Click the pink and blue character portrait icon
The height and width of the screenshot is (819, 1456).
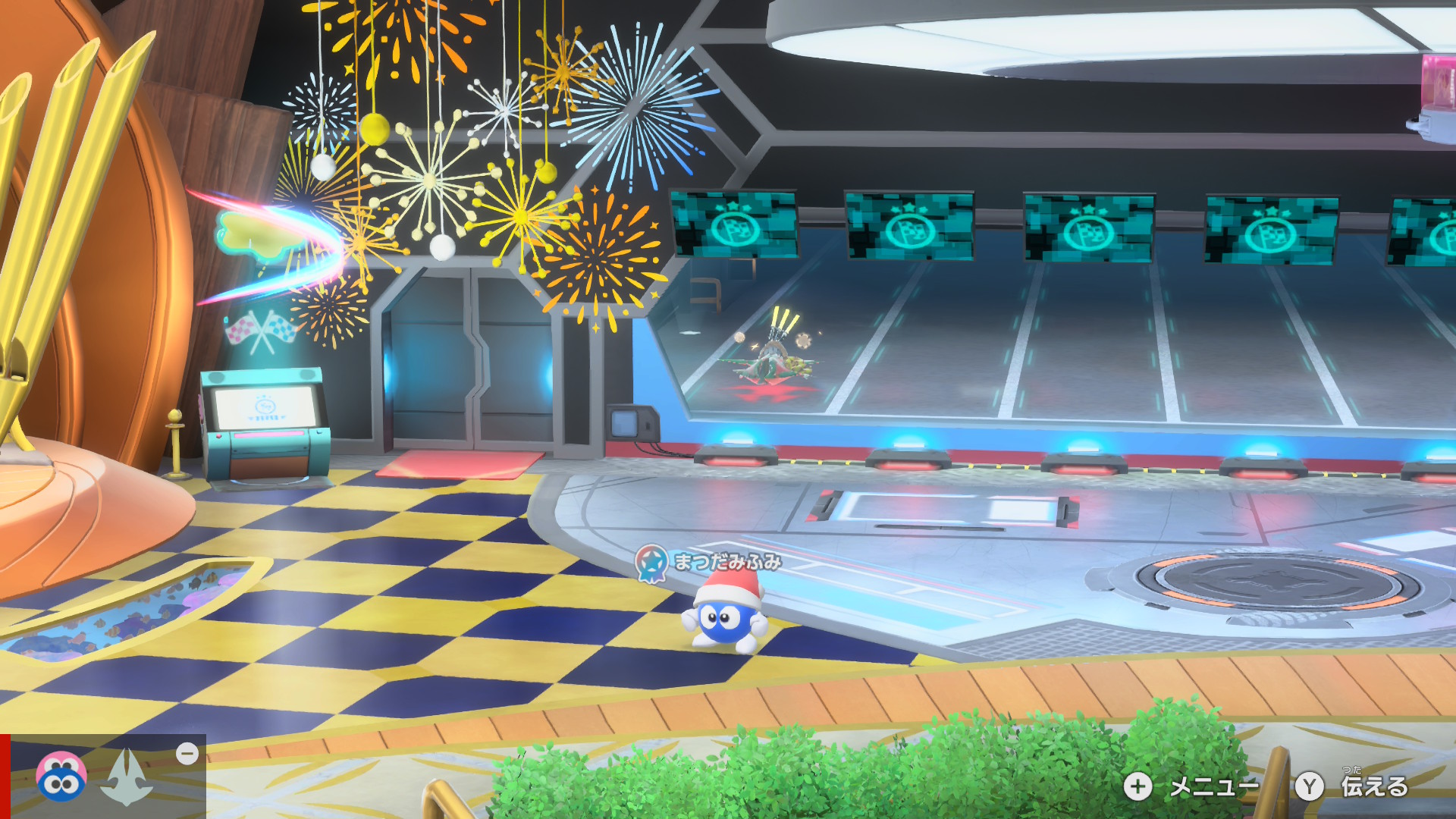61,777
